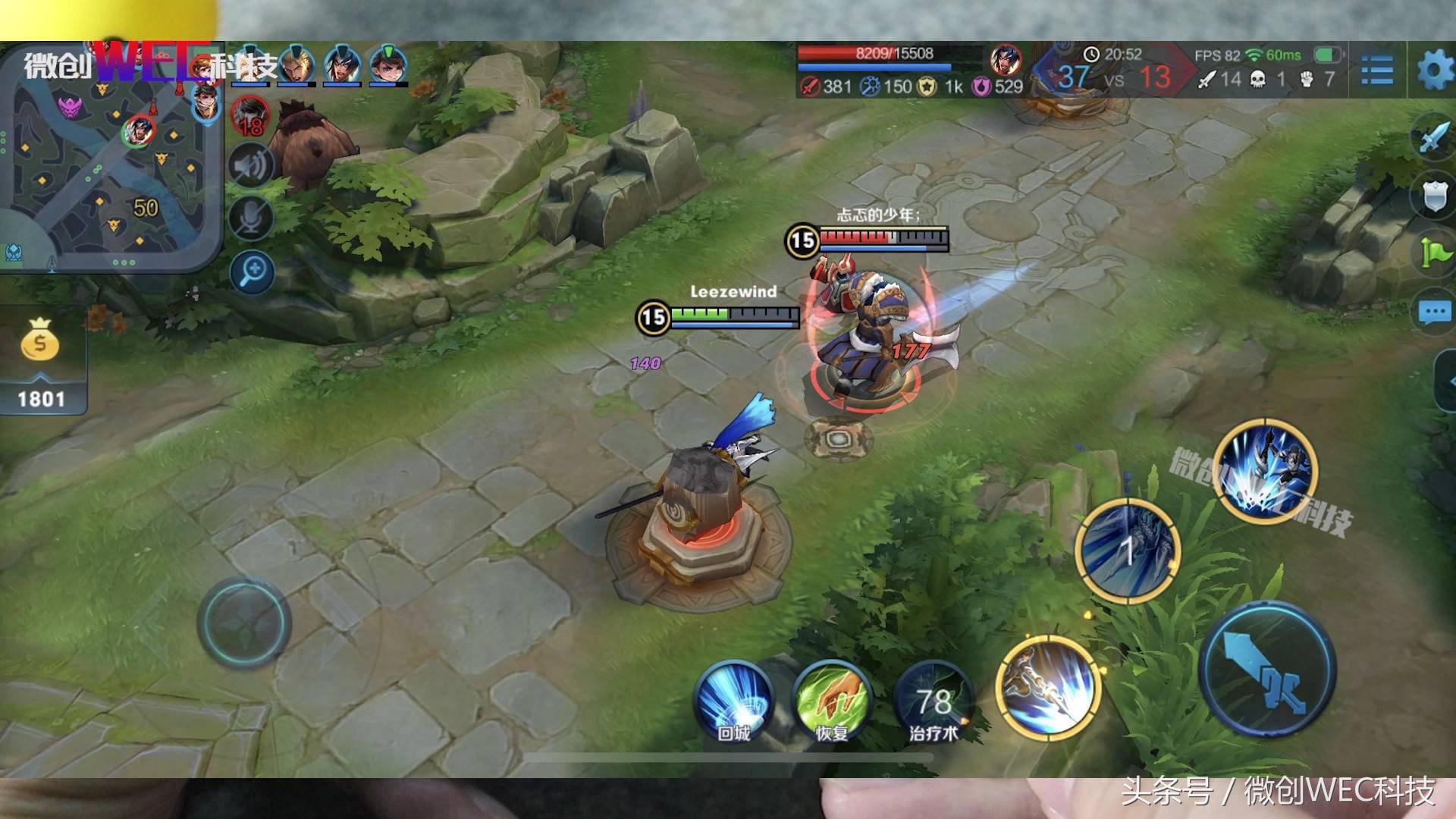This screenshot has height=819, width=1456.
Task: Tap the movement joystick
Action: tap(243, 623)
